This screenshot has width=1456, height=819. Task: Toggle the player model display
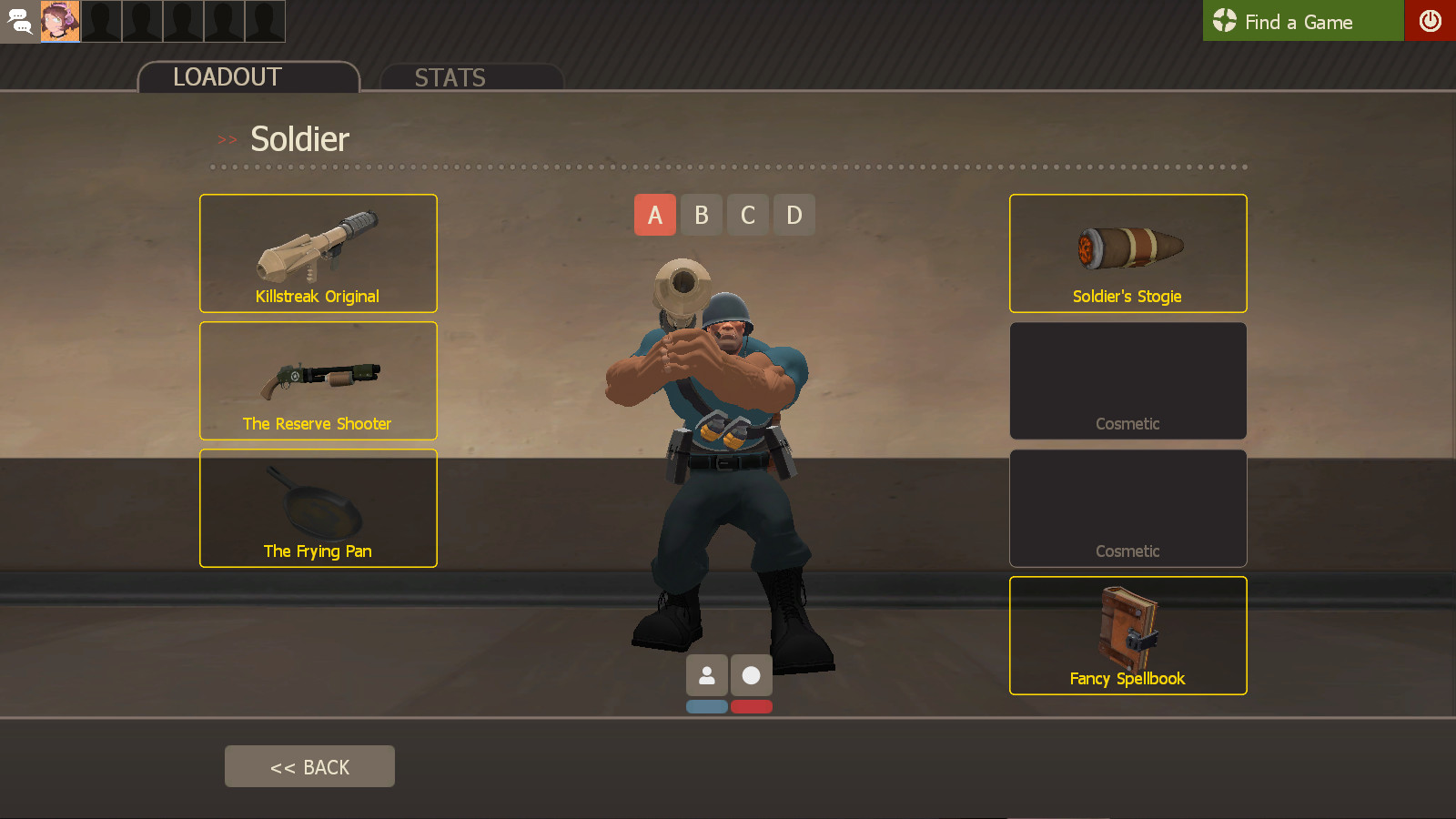point(707,674)
